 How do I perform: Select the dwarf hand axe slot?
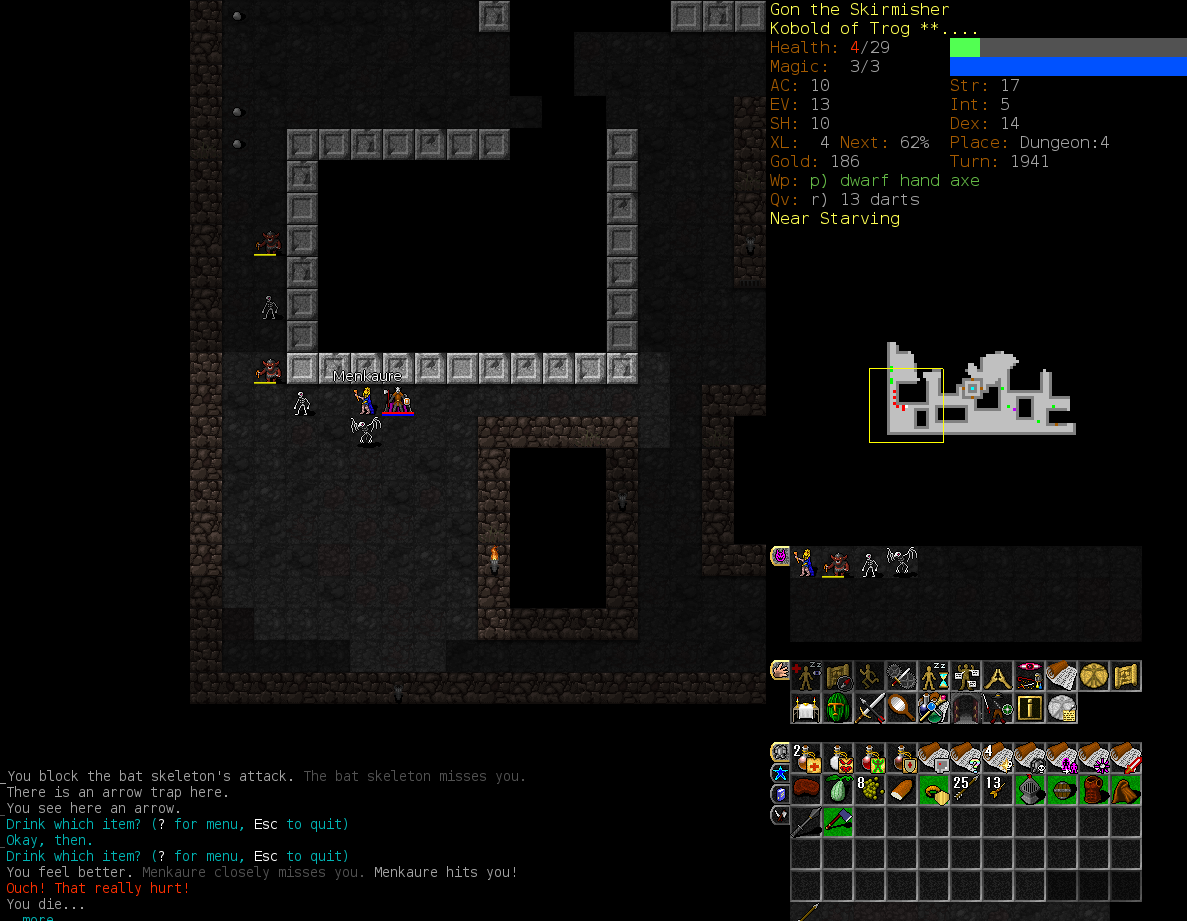[x=838, y=822]
